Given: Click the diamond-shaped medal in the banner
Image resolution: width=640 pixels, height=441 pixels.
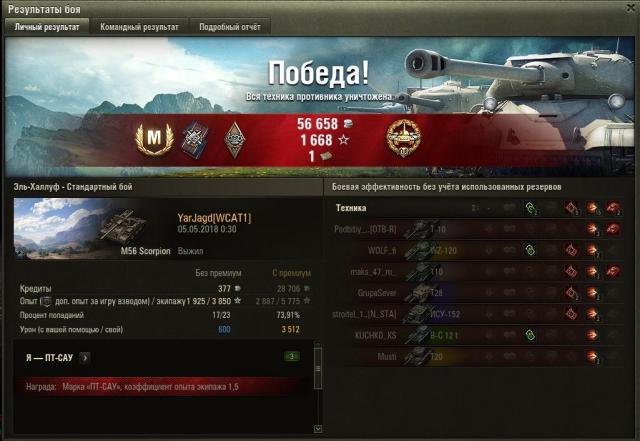Looking at the screenshot, I should click(235, 138).
